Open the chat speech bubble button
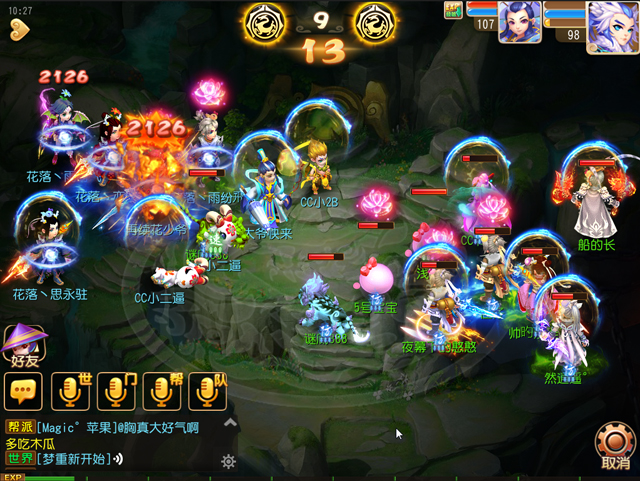Screen dimensions: 640x481 pyautogui.click(x=22, y=391)
